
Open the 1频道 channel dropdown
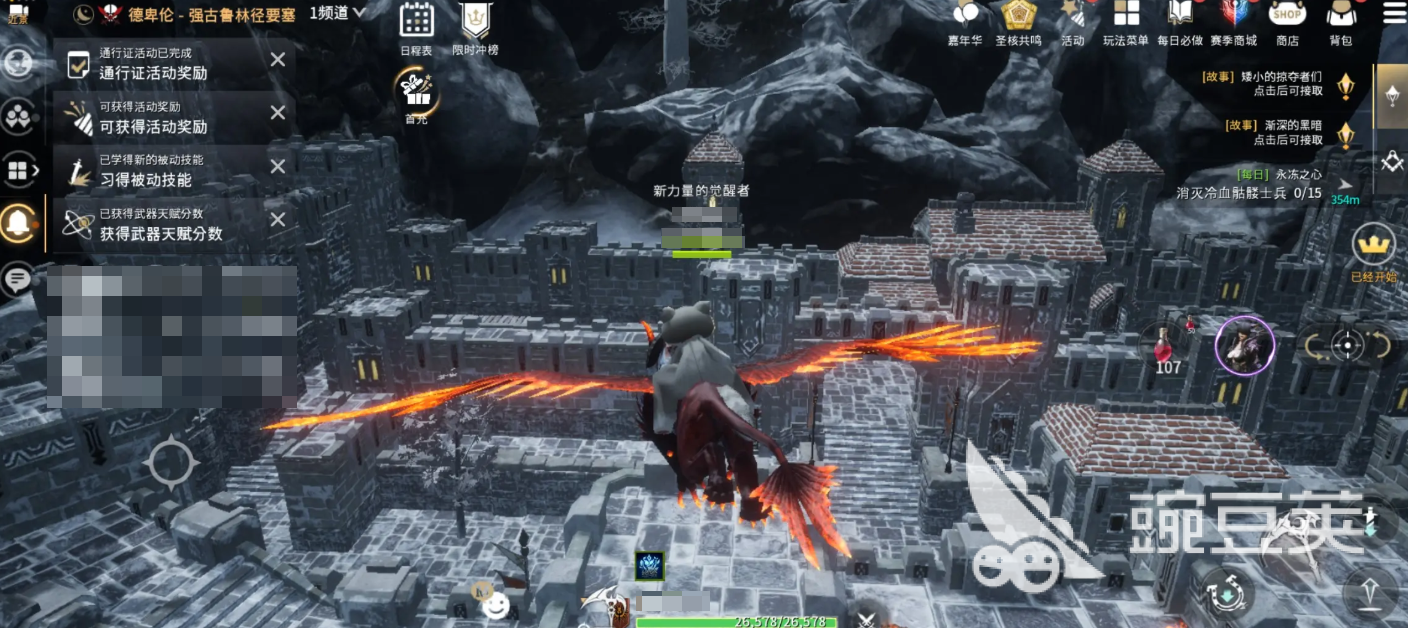[338, 13]
